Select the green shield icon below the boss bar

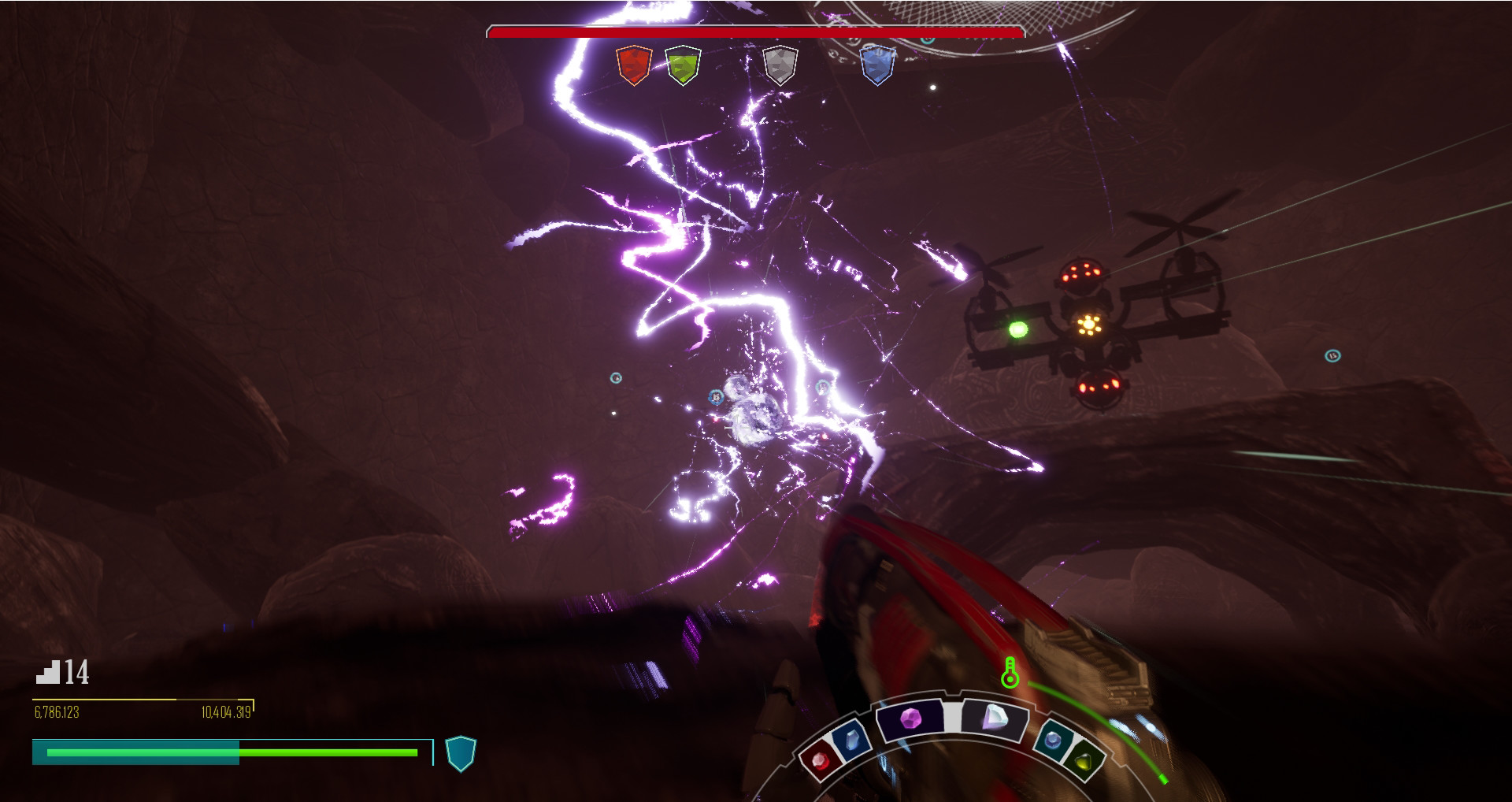(682, 66)
